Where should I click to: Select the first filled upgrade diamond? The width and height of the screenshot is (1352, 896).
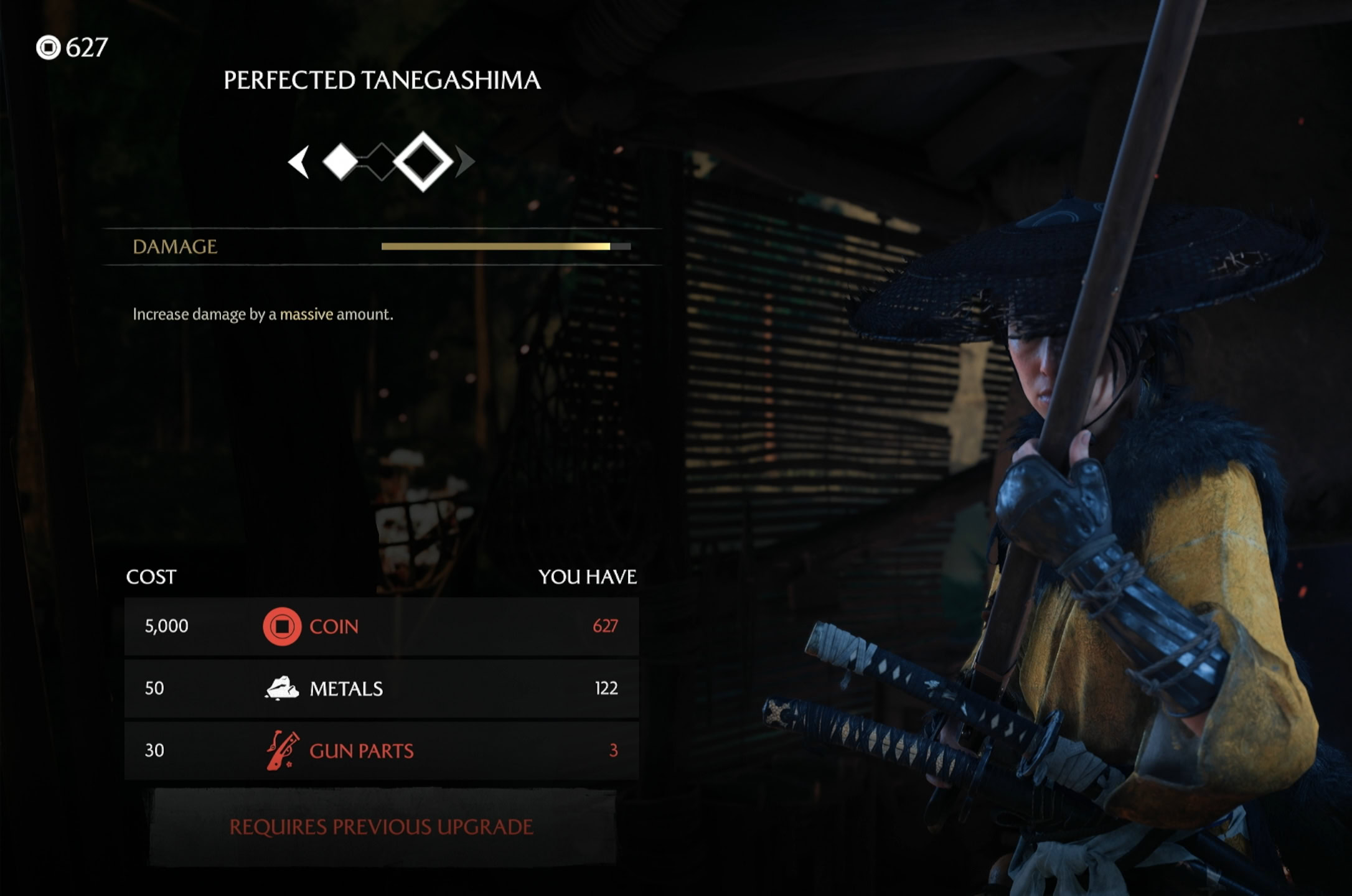coord(340,162)
